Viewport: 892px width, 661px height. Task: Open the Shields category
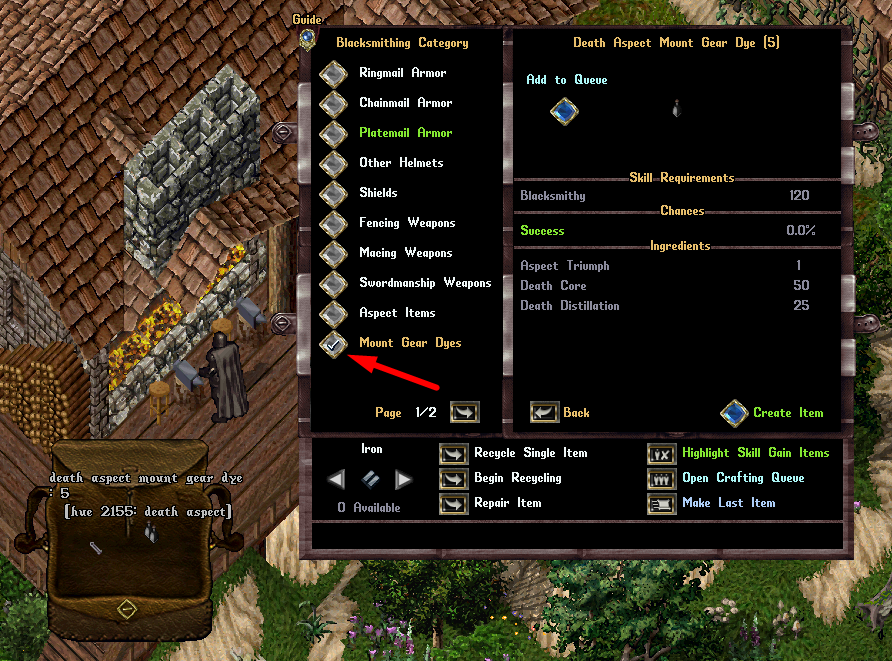tap(333, 194)
